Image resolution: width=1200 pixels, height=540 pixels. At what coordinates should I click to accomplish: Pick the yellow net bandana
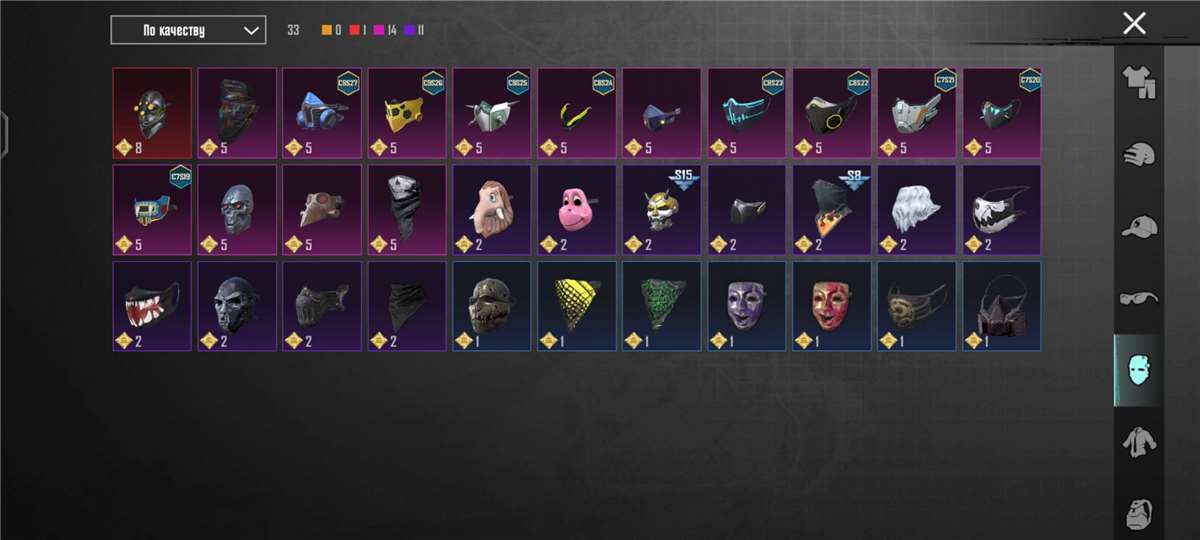click(x=576, y=307)
